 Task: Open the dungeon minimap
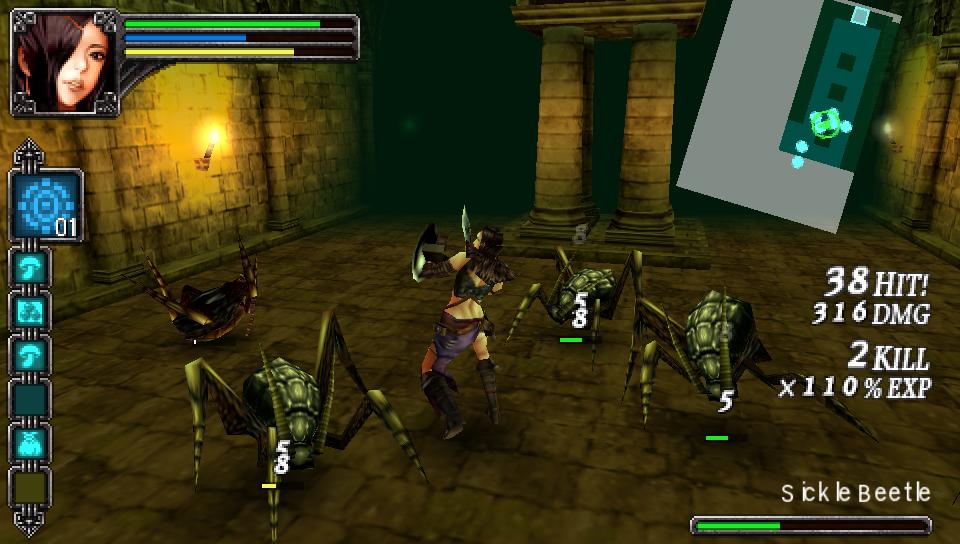point(810,110)
